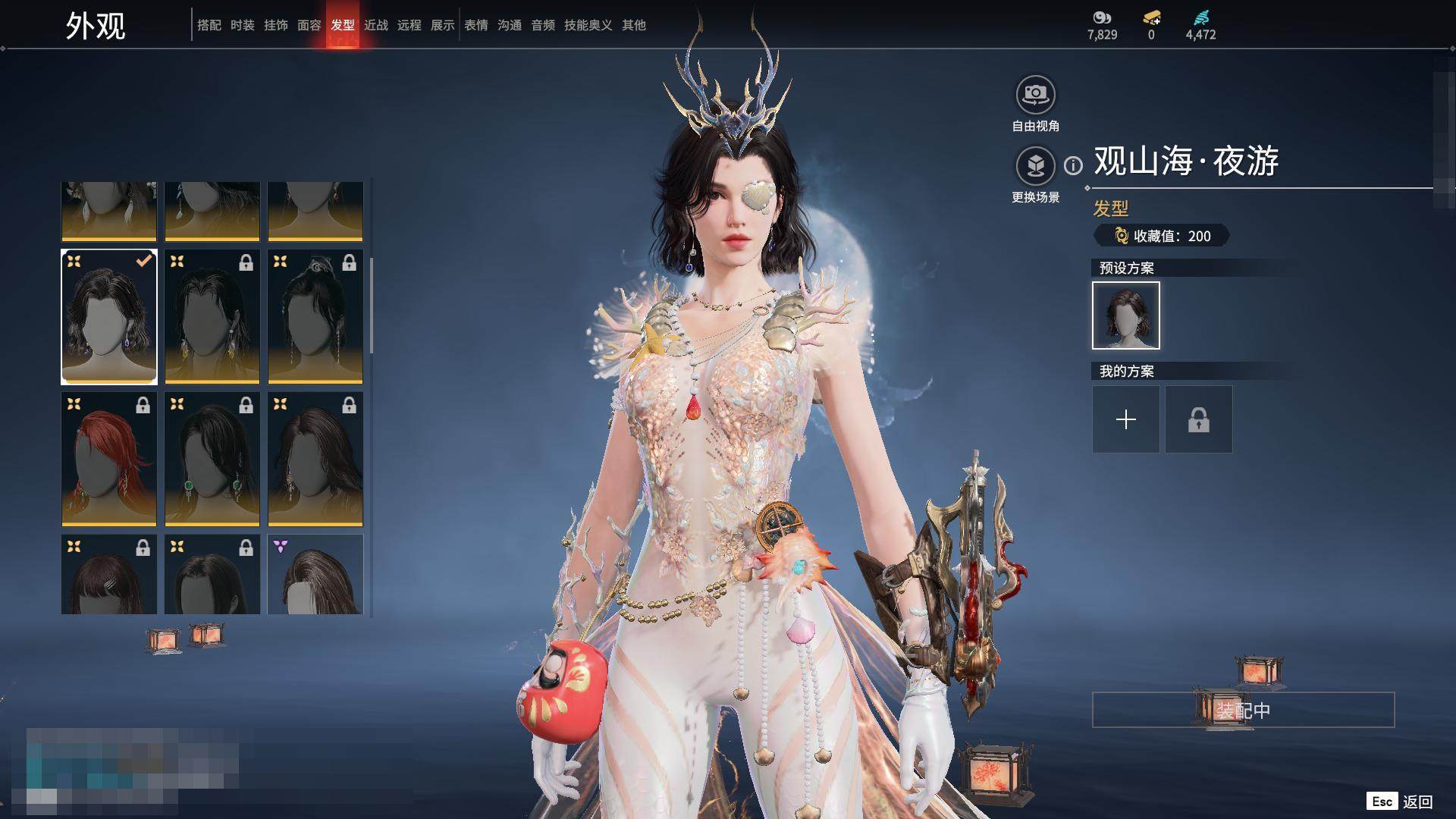Select the 其他 tab

coord(633,25)
